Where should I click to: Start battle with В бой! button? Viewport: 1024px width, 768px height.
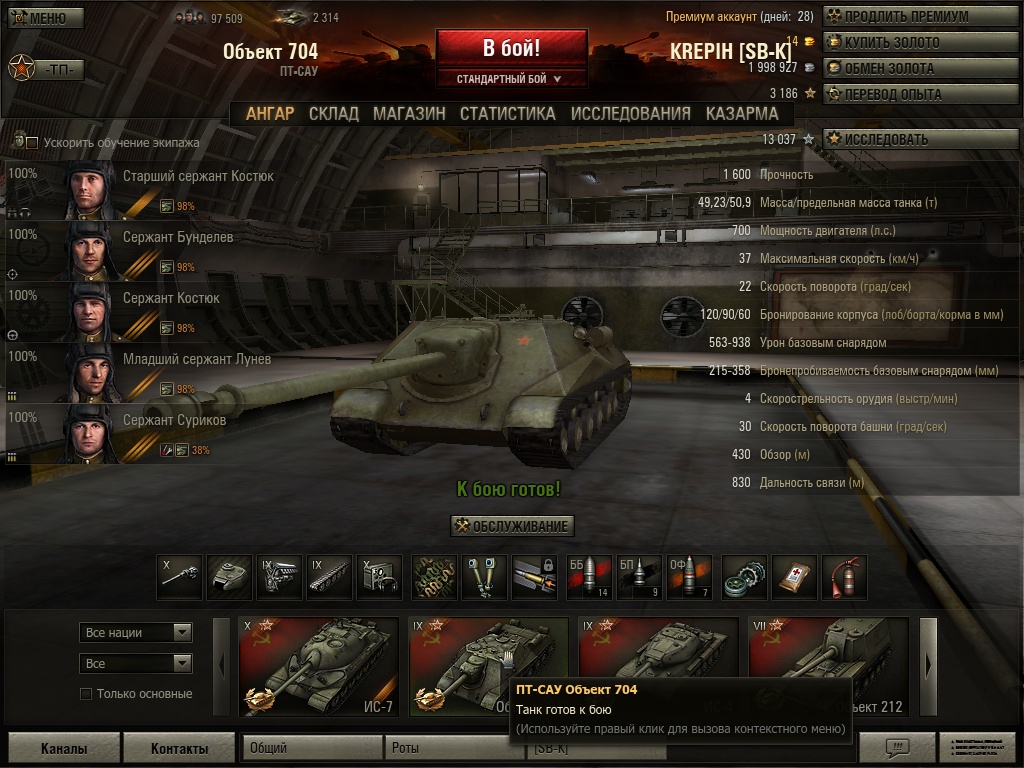point(511,48)
